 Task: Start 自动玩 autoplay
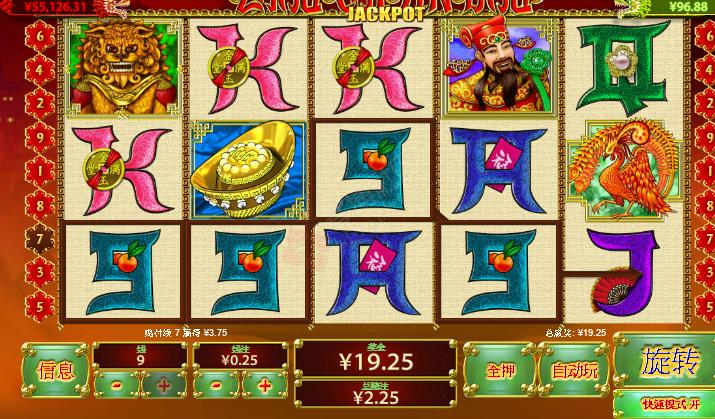tap(574, 369)
